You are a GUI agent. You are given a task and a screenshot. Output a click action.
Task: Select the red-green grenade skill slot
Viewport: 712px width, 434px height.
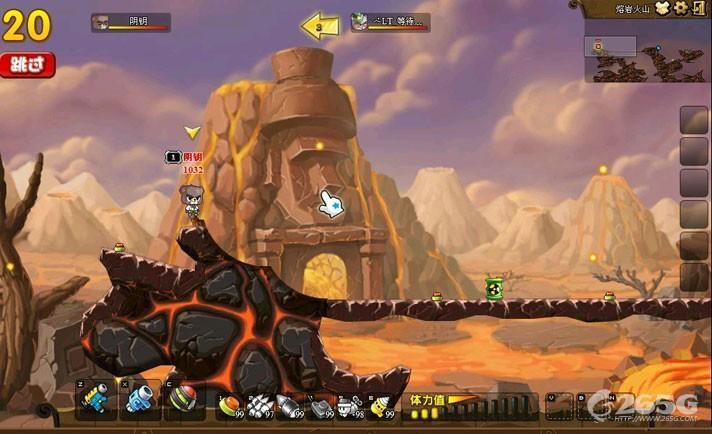[x=183, y=402]
